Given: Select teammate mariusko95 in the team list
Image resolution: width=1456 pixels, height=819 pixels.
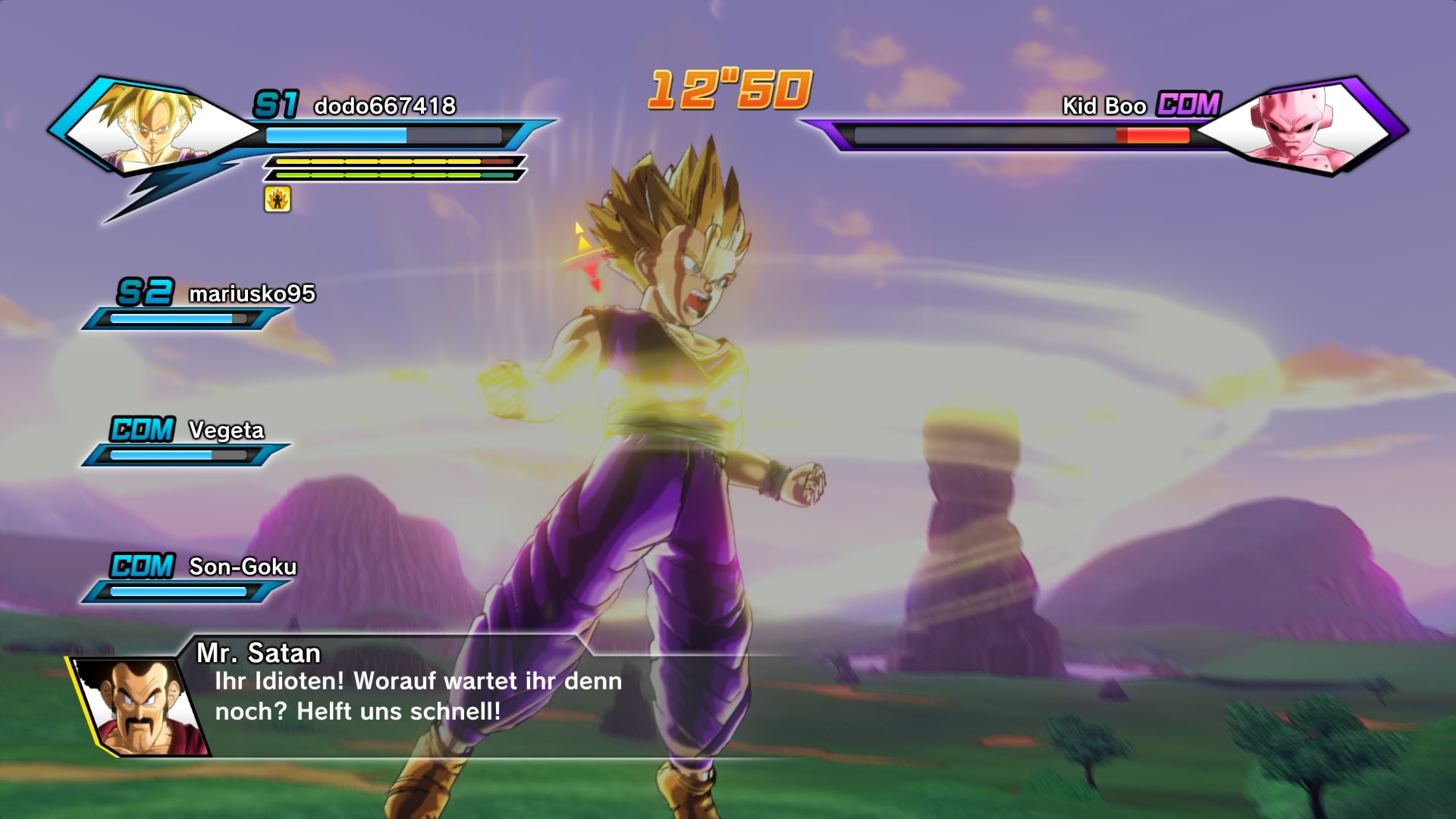Looking at the screenshot, I should pyautogui.click(x=251, y=294).
